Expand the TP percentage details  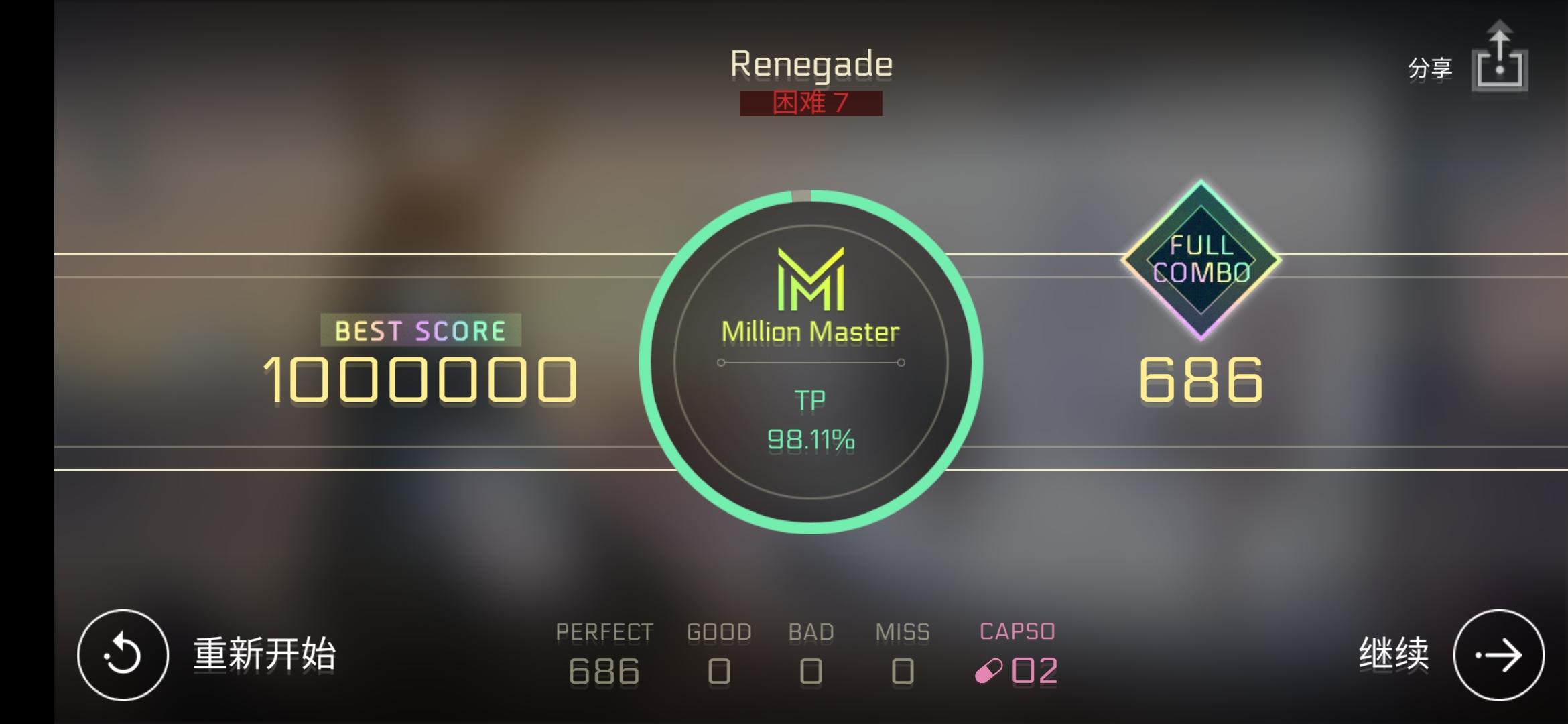click(809, 439)
